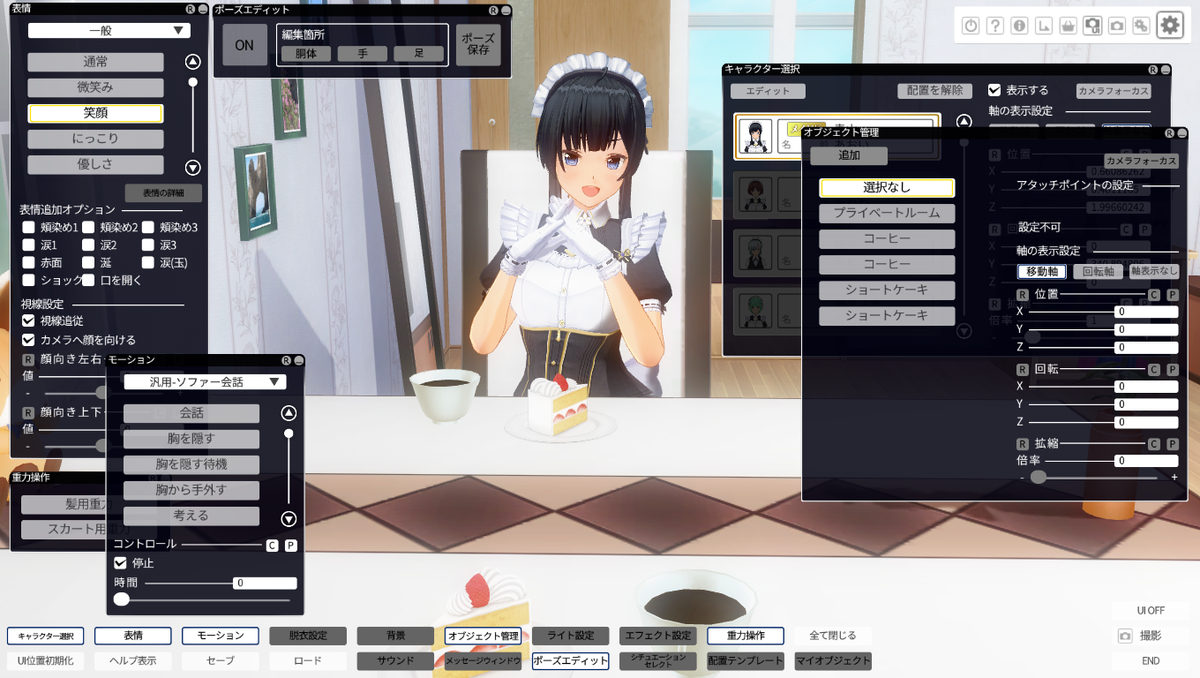Click 配置を解除 in character selection
Screen dimensions: 1200x678
point(934,90)
